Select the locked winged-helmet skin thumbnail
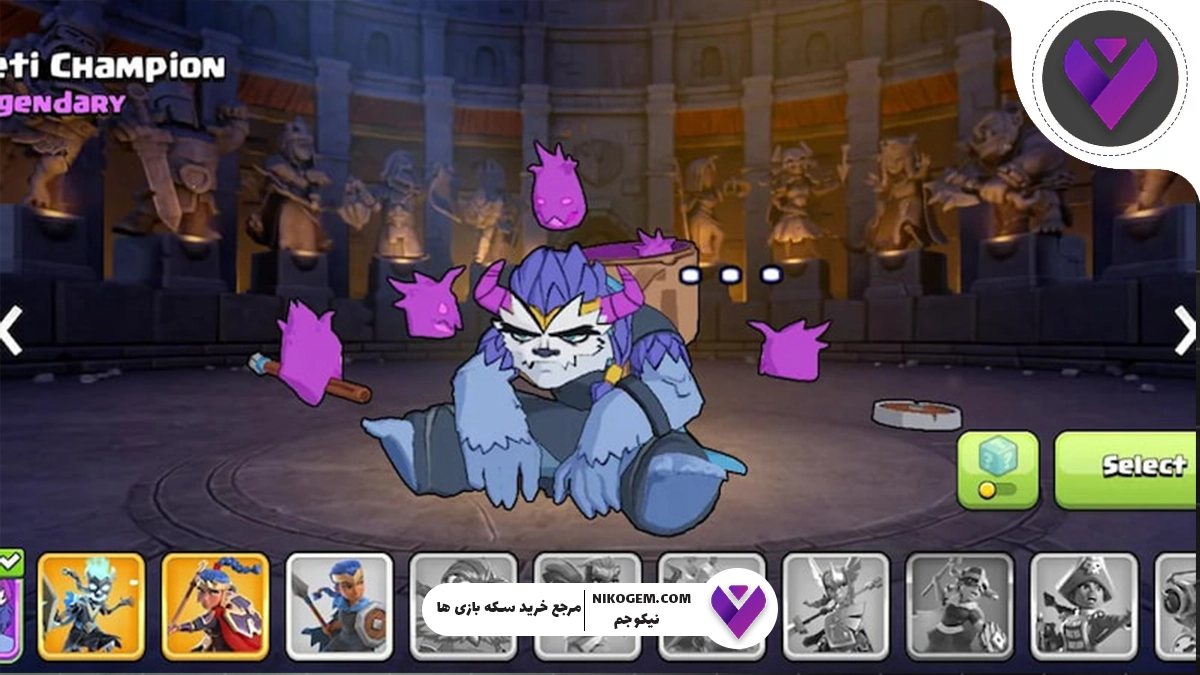Image resolution: width=1200 pixels, height=675 pixels. point(835,606)
